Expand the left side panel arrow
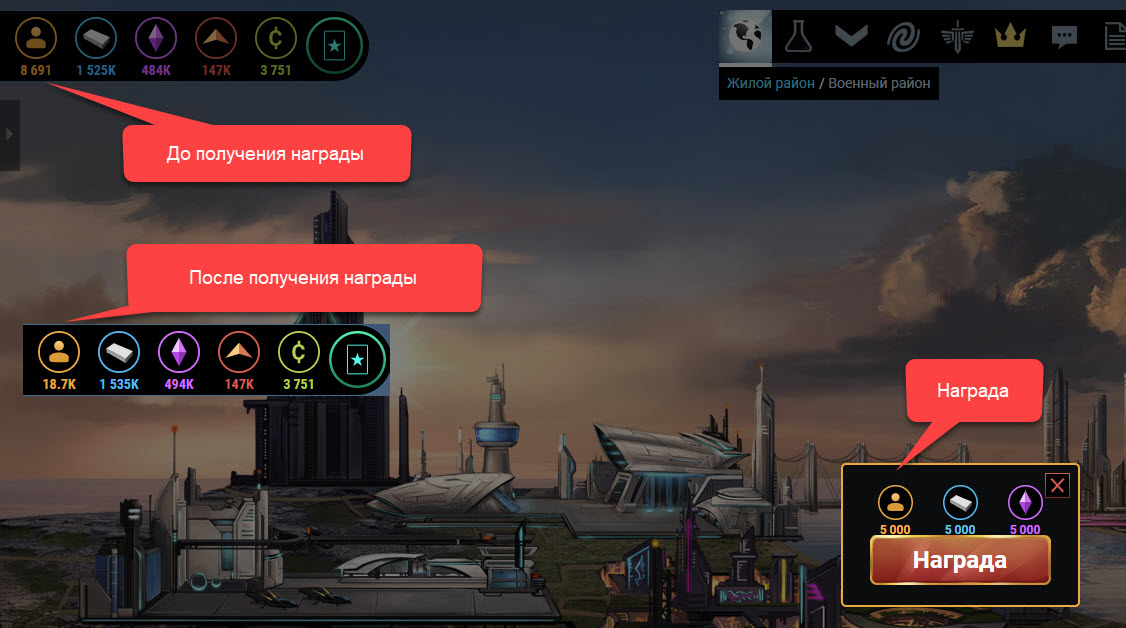This screenshot has width=1126, height=628. tap(9, 133)
